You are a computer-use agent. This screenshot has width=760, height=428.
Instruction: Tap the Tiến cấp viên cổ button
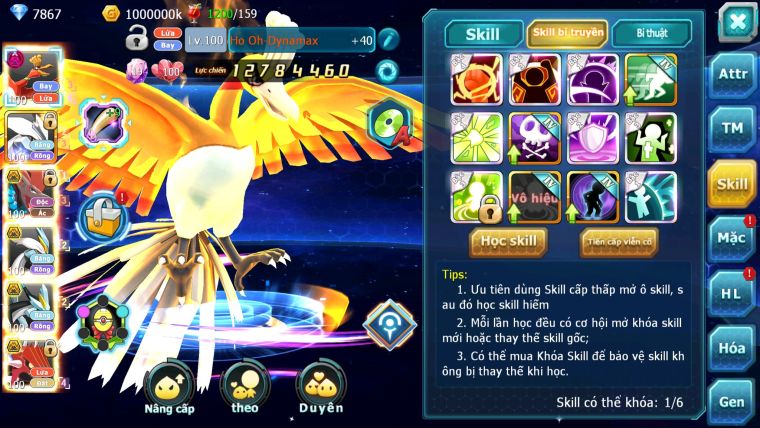[x=619, y=240]
